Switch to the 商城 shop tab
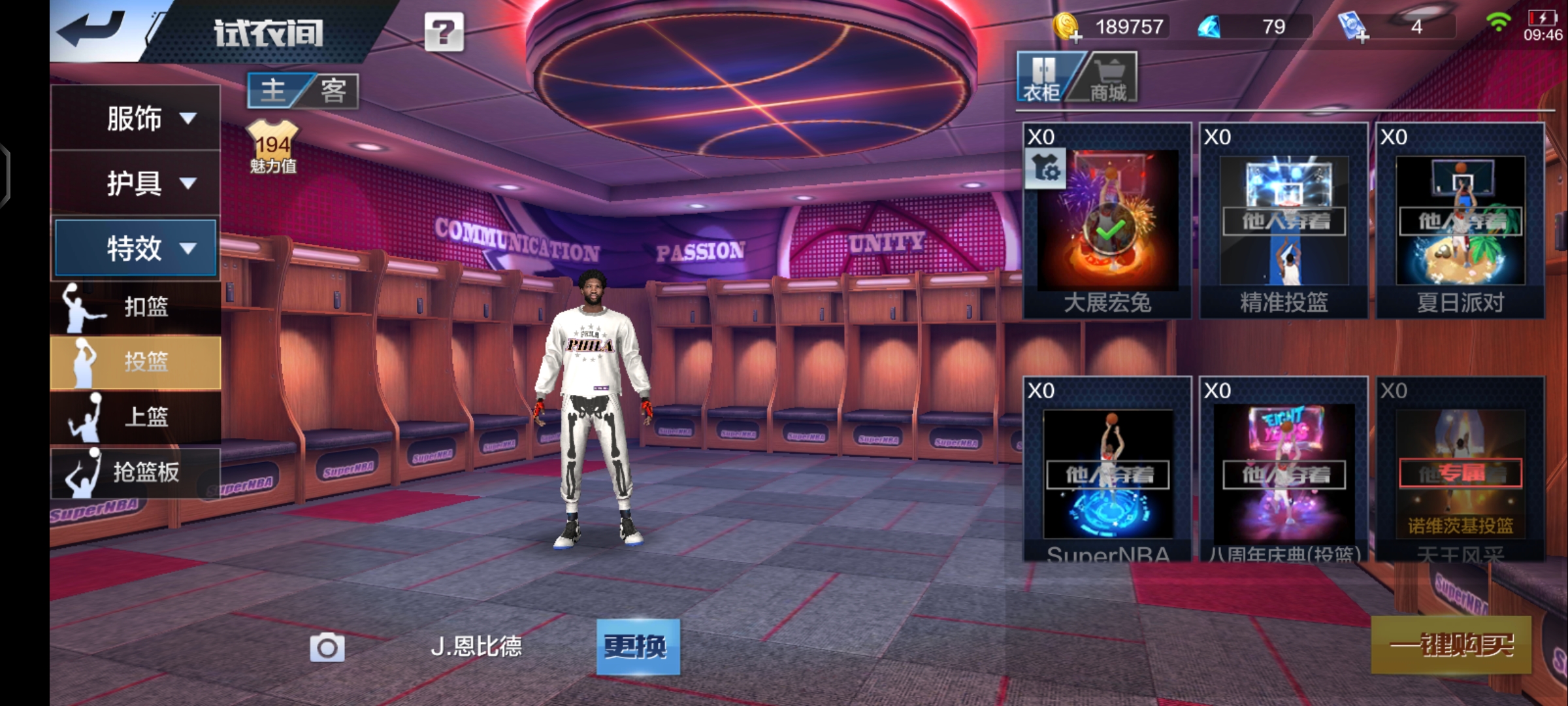 [x=1108, y=78]
